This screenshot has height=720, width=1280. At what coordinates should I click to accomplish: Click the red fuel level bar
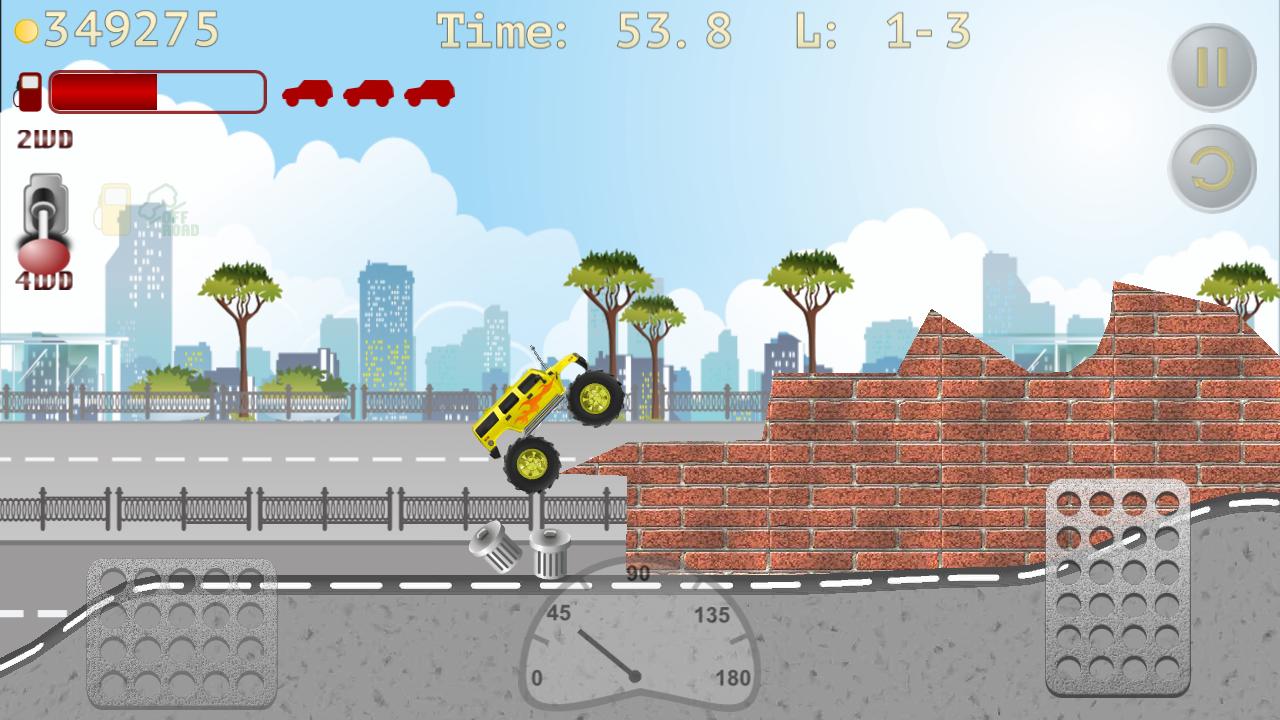(x=105, y=93)
